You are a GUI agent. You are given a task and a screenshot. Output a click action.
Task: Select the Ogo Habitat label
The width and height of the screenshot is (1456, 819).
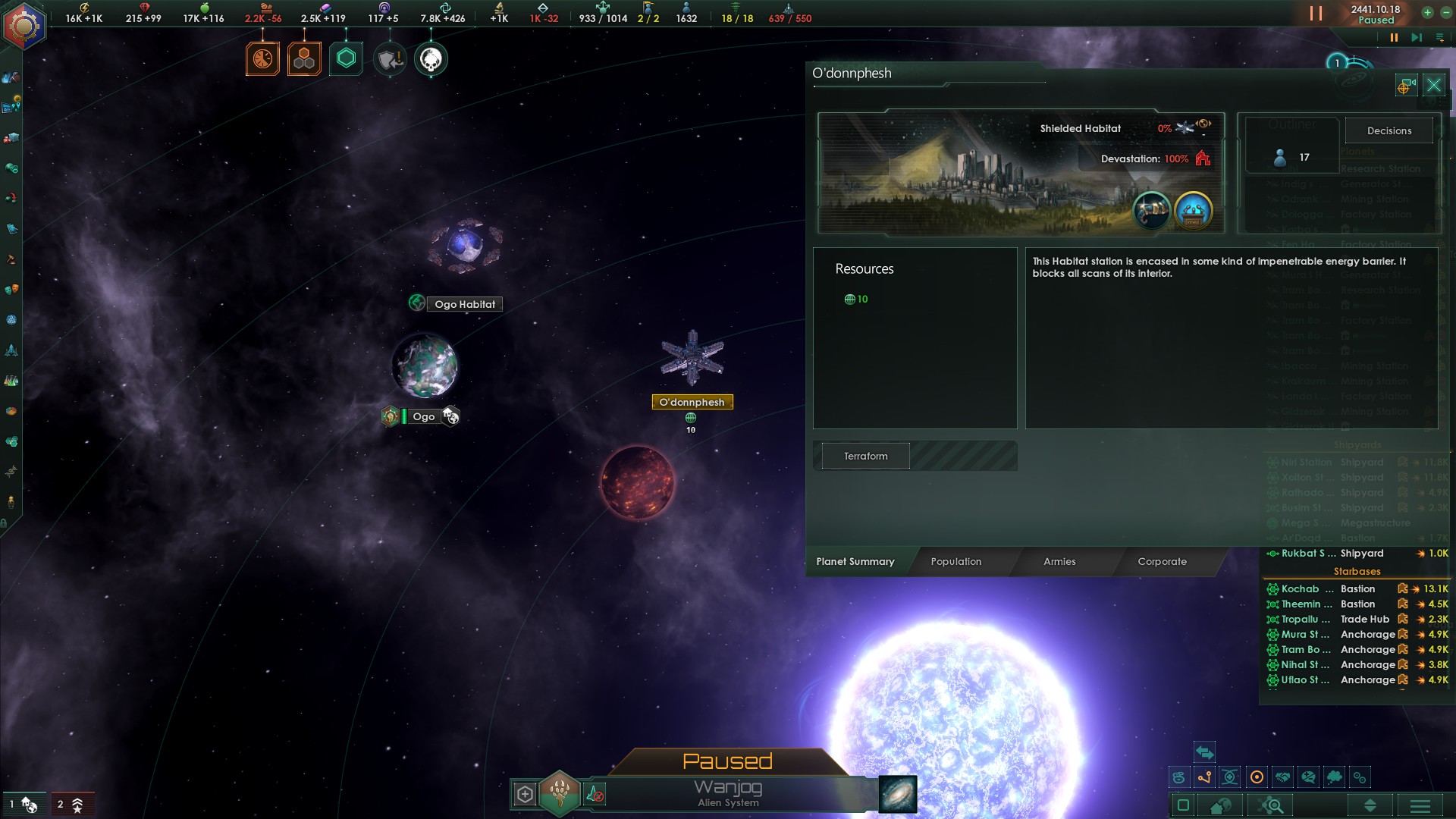[464, 304]
